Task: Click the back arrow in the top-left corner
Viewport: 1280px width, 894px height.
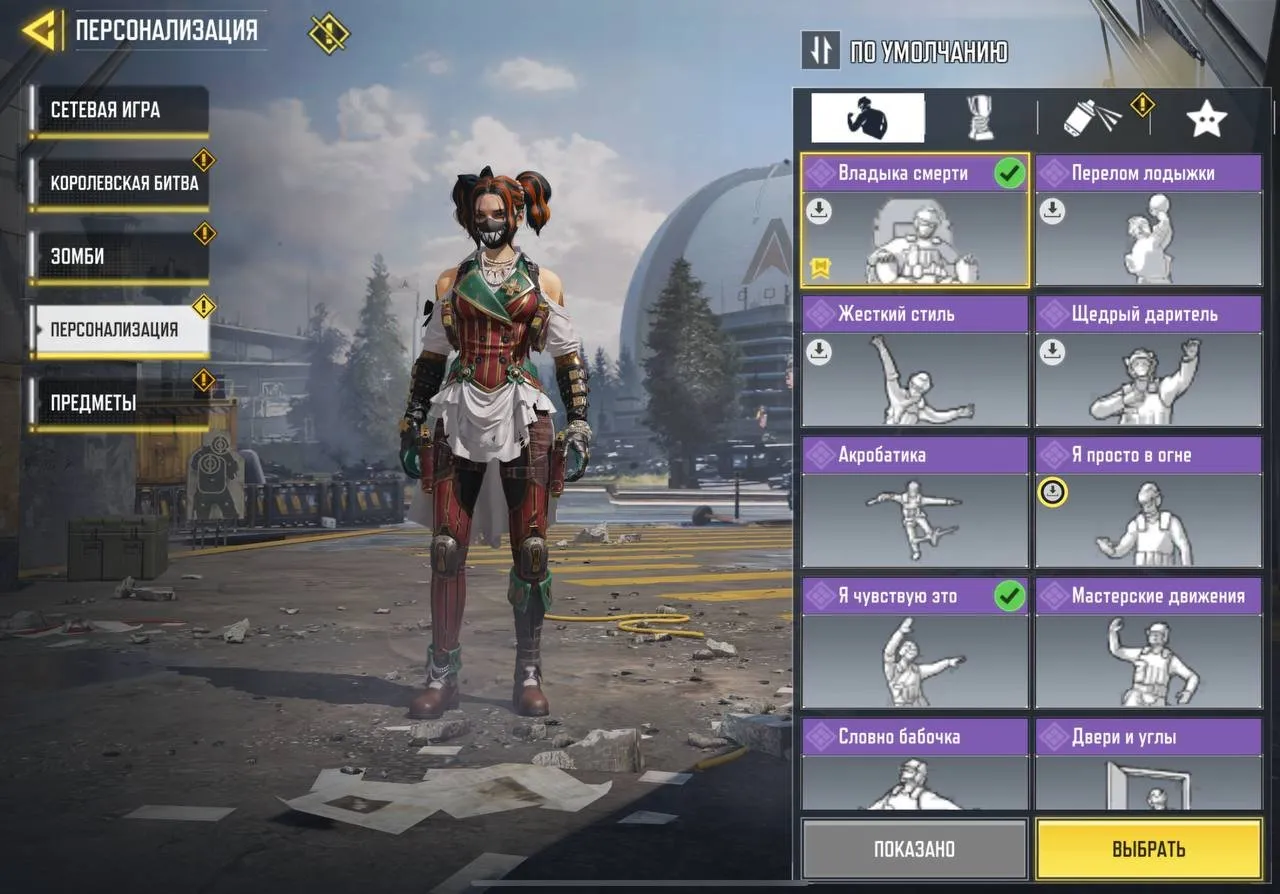Action: click(x=40, y=30)
